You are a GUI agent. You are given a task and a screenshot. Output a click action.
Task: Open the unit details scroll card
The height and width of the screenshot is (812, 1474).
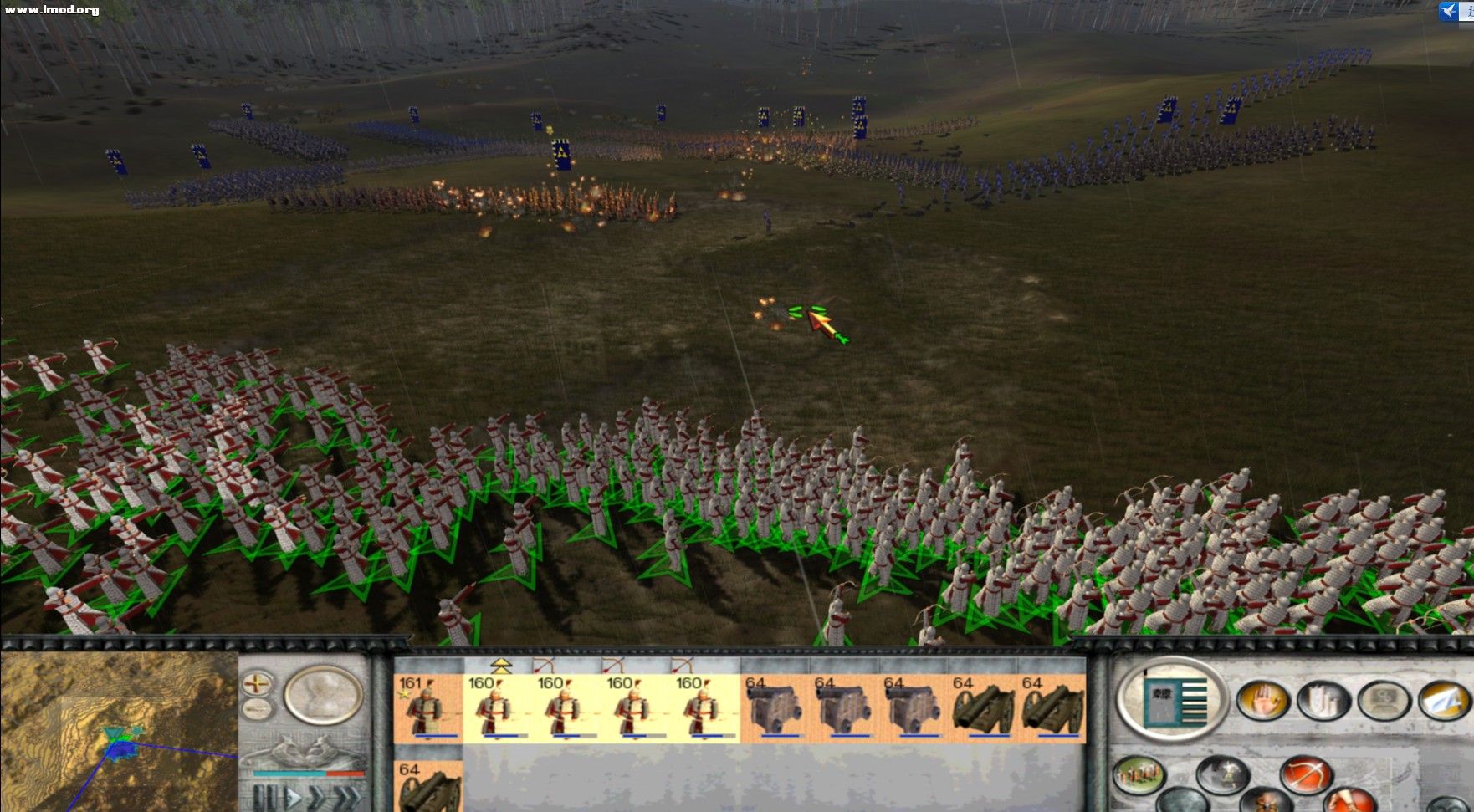[1175, 698]
